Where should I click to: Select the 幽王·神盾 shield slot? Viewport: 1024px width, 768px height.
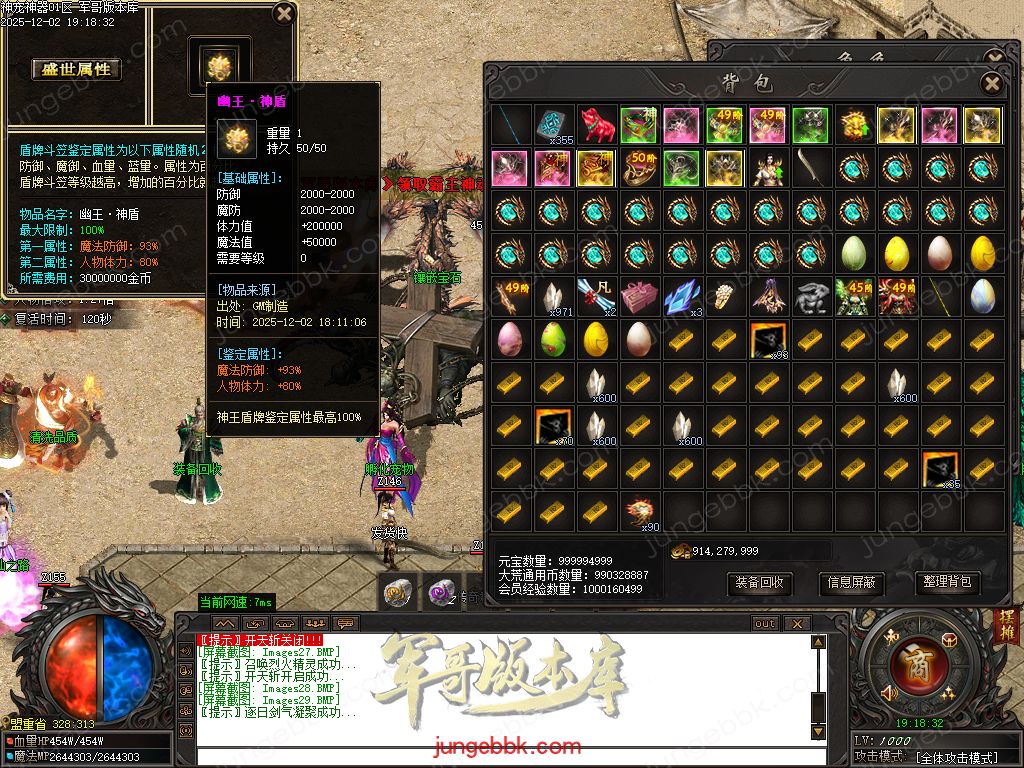click(219, 66)
